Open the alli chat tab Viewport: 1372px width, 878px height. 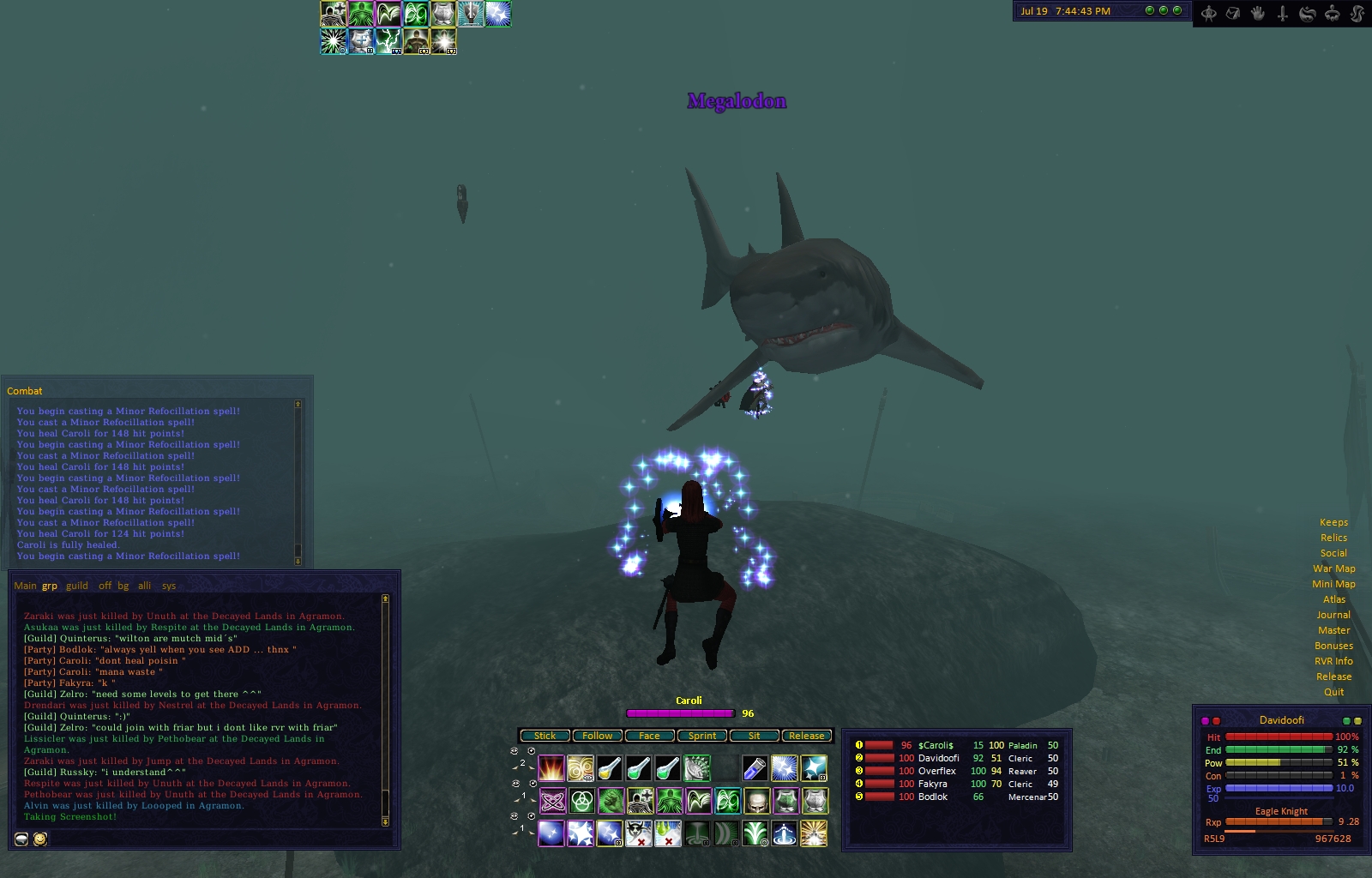[x=145, y=586]
